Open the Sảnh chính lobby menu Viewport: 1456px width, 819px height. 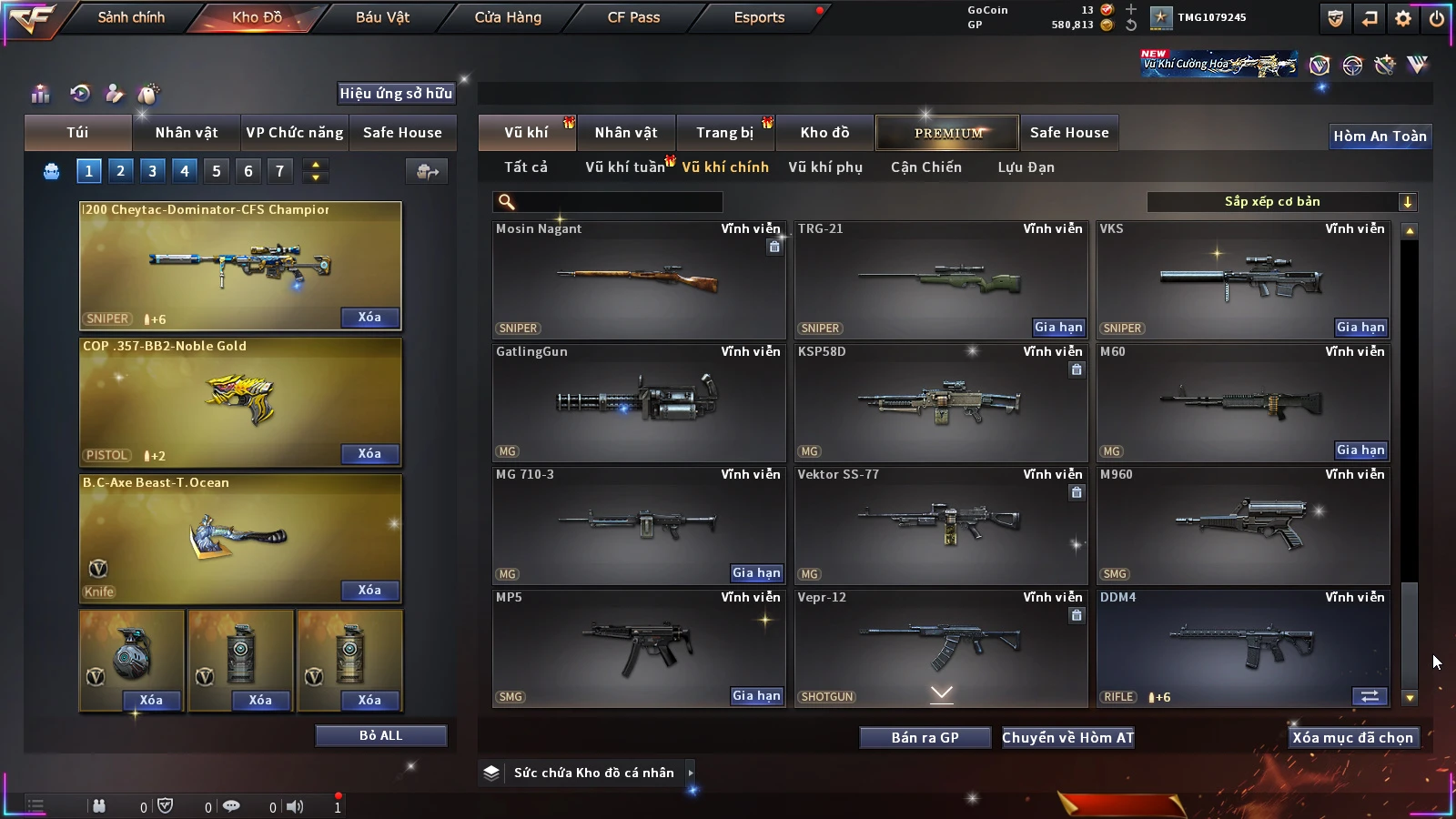pos(131,17)
